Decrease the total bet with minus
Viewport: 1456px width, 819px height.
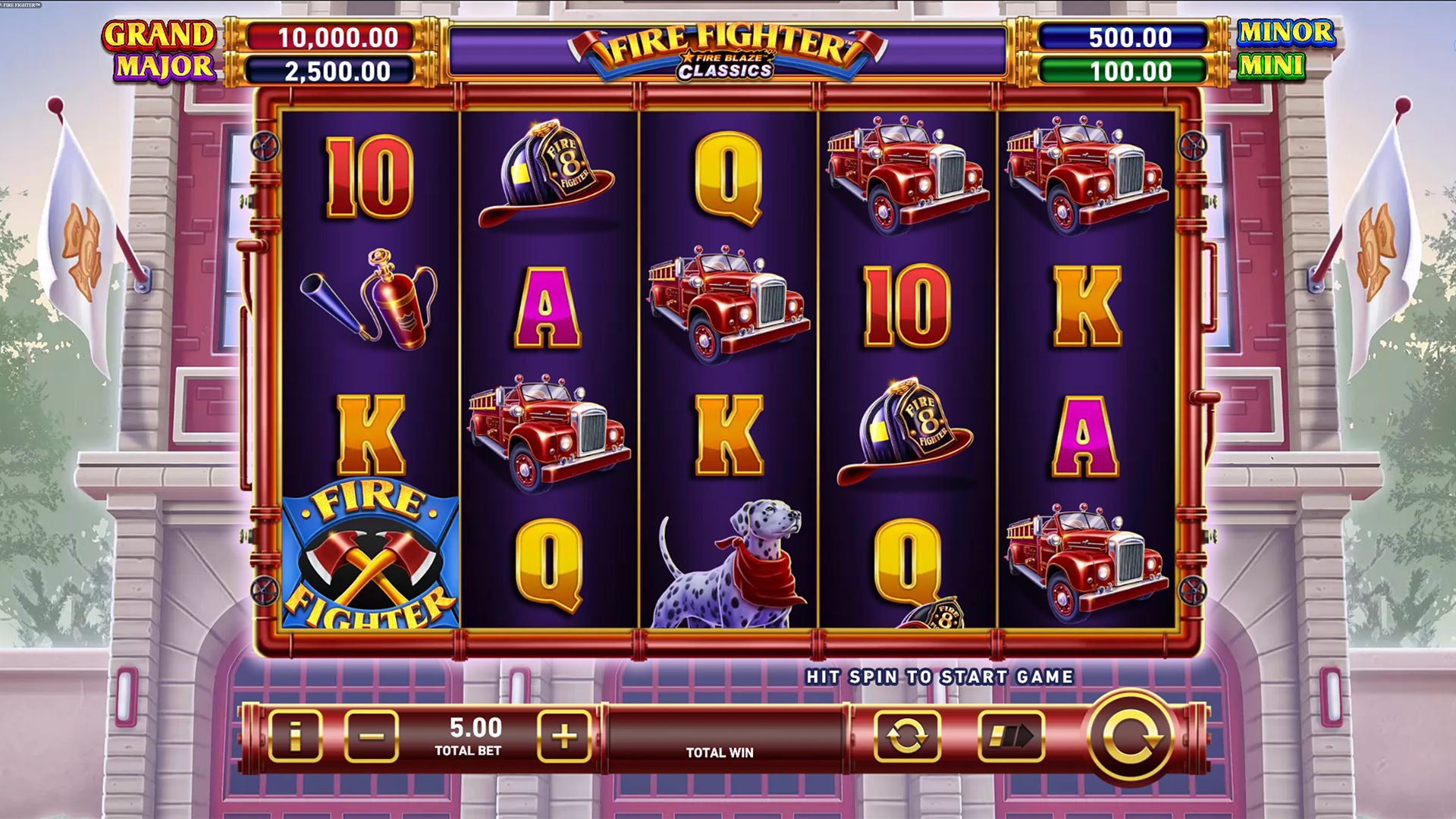(x=371, y=736)
